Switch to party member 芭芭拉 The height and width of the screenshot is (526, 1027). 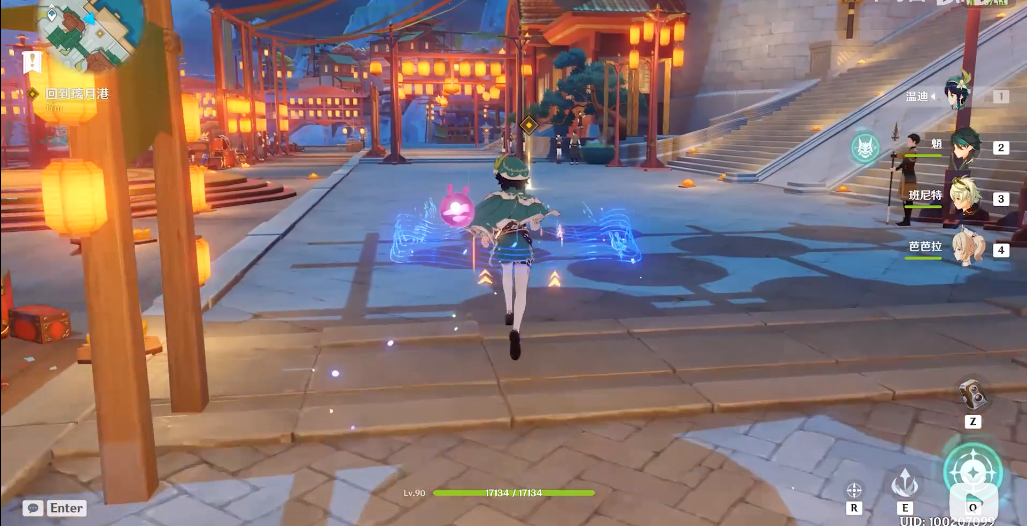tap(964, 248)
